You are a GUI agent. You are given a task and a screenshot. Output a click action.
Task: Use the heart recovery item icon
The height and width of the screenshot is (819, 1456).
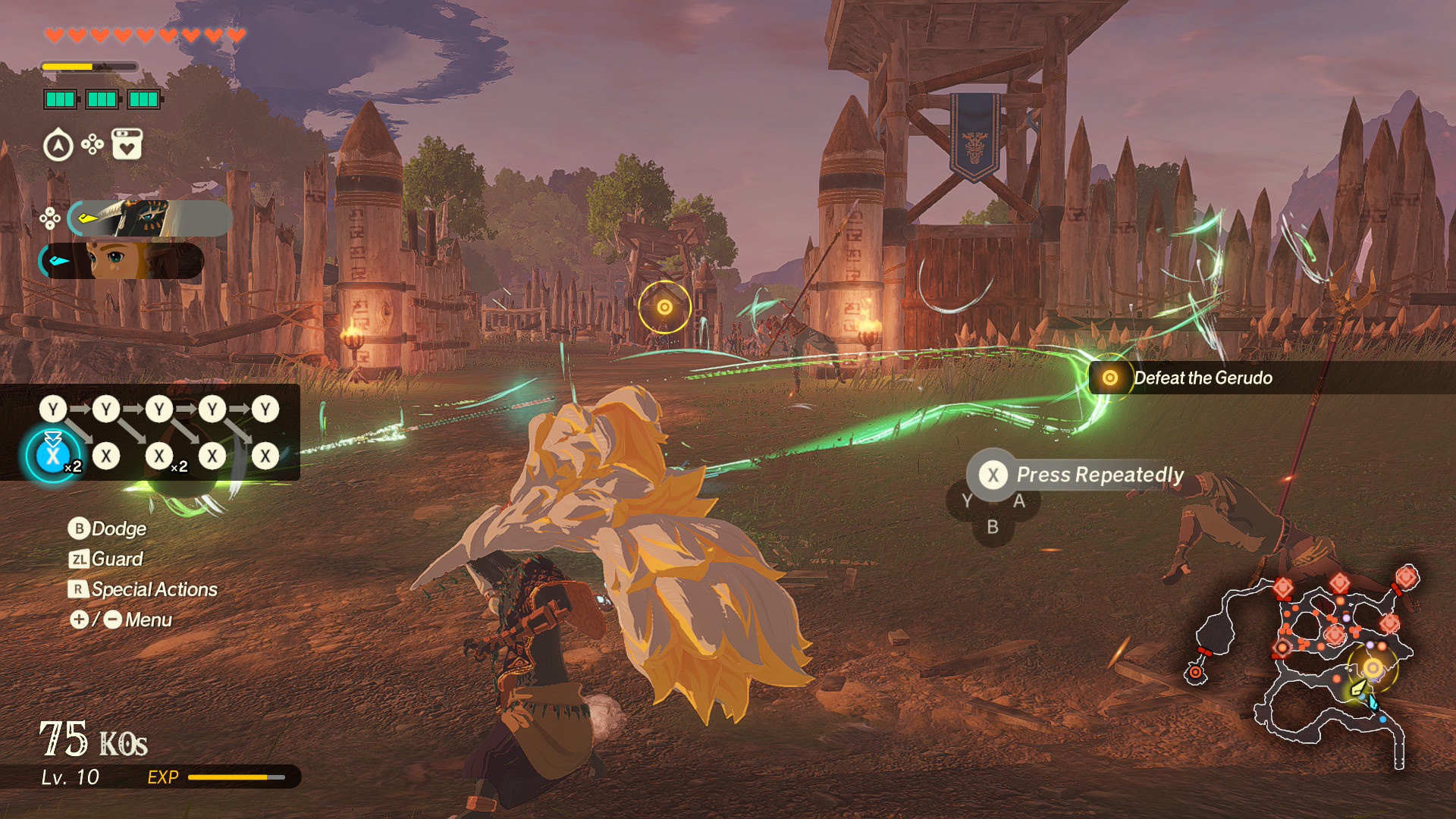(x=127, y=144)
